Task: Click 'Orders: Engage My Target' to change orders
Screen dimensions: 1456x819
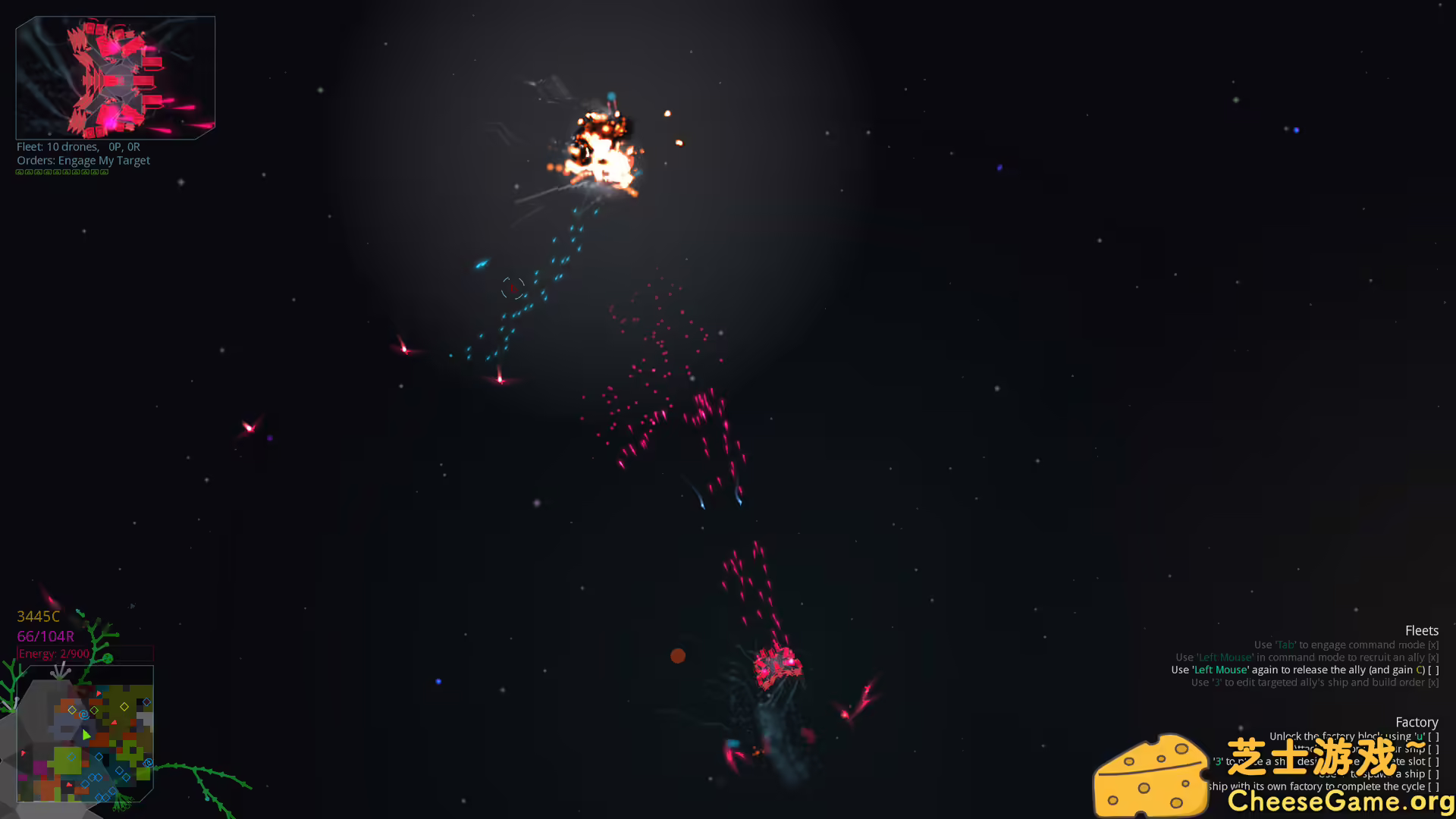Action: tap(83, 160)
